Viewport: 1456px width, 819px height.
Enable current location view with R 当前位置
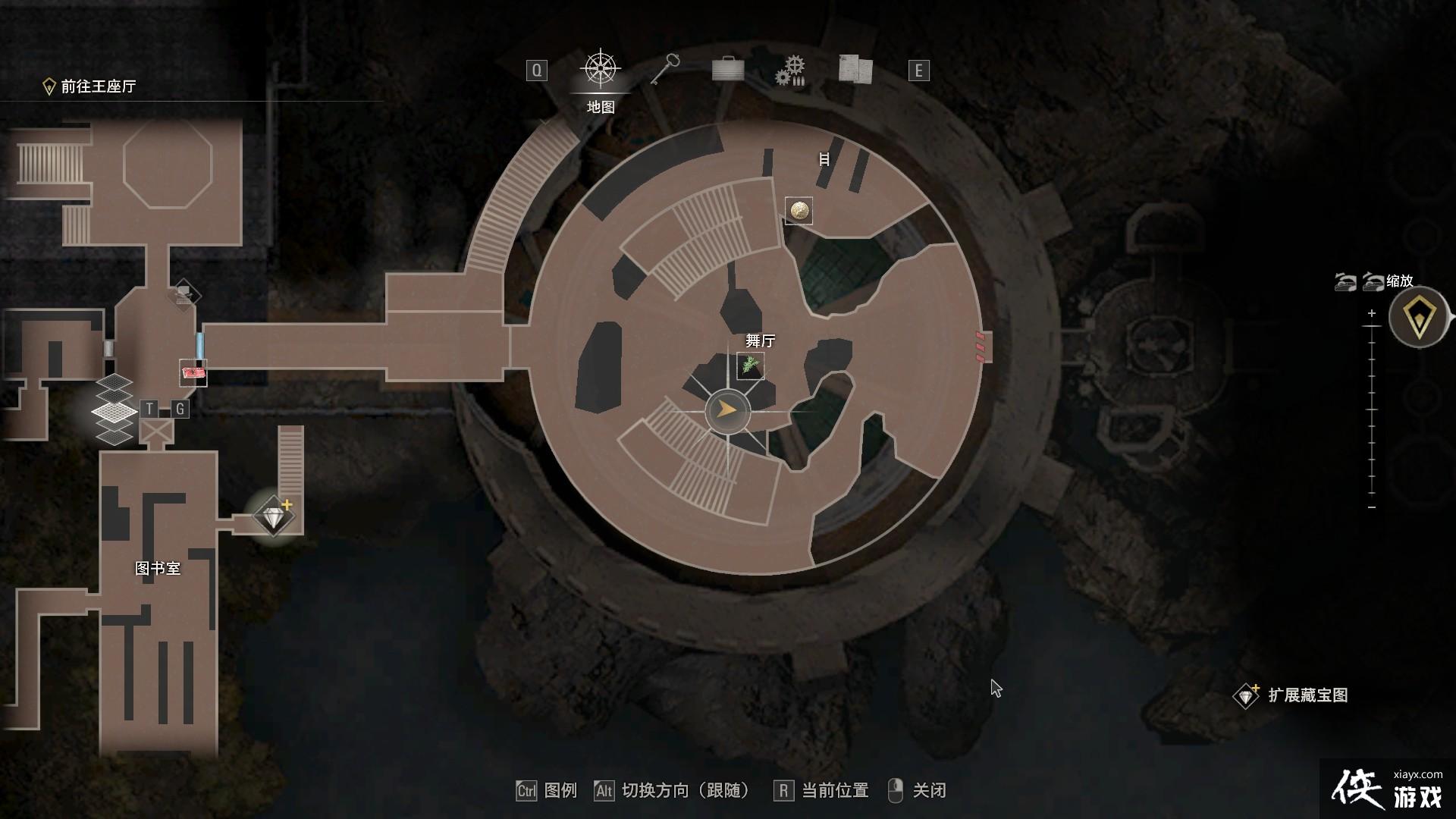point(823,790)
